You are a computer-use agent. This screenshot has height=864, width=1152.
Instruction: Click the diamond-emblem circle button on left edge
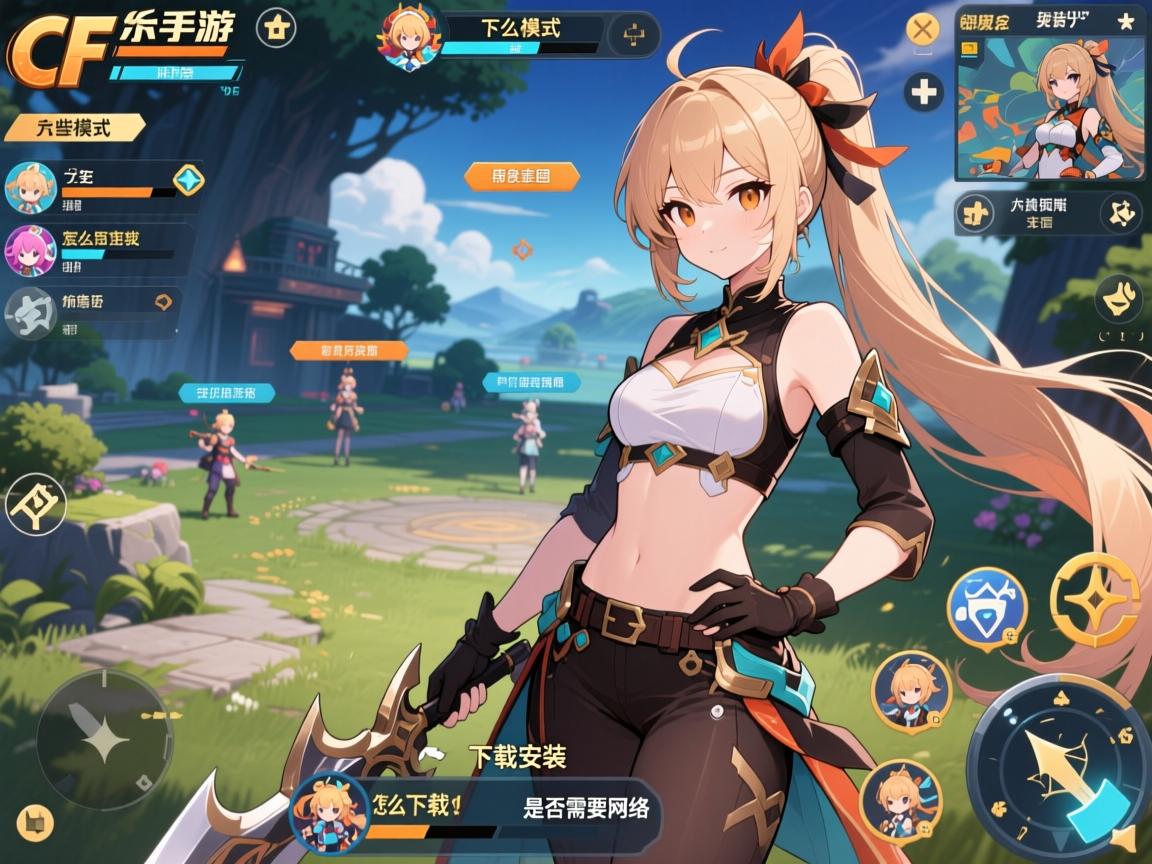(35, 504)
